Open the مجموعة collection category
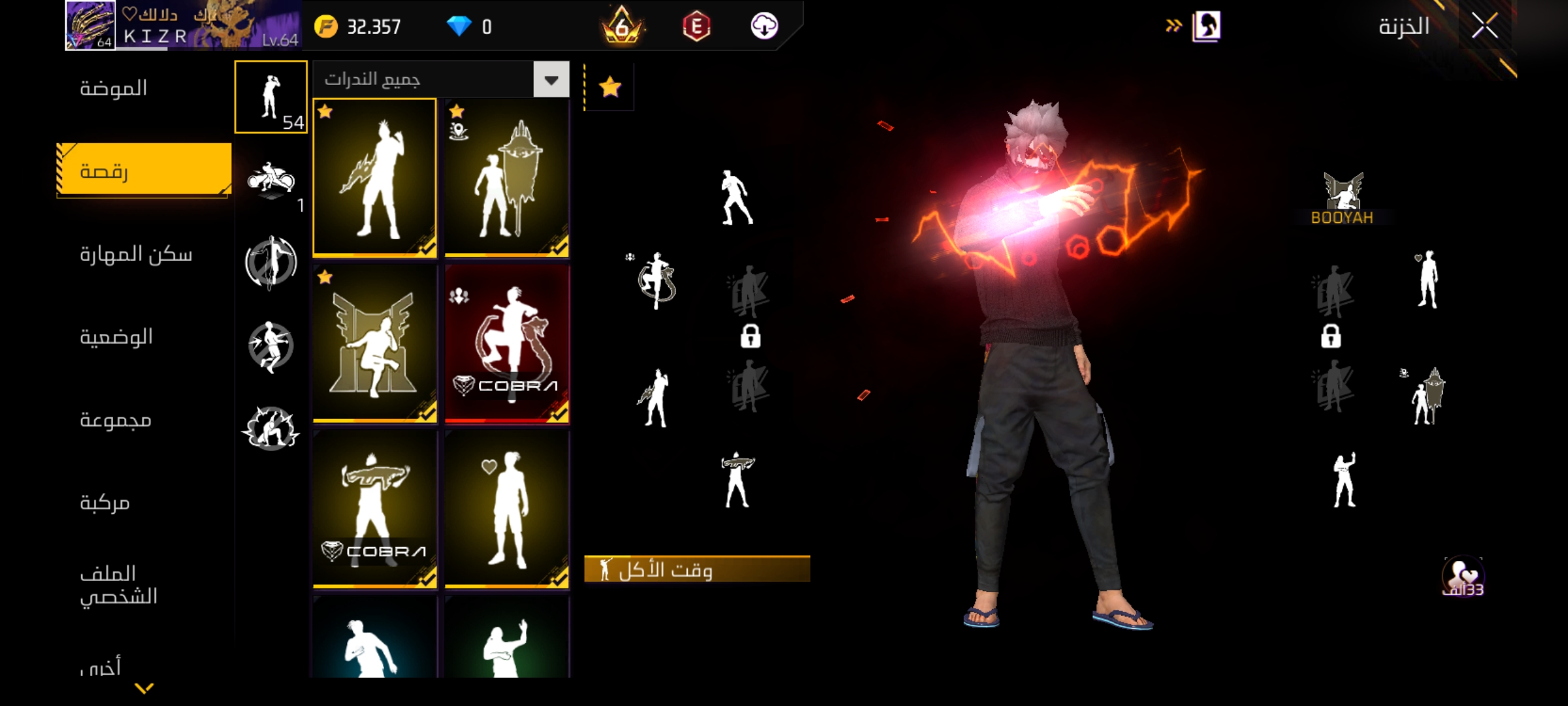 (x=116, y=420)
